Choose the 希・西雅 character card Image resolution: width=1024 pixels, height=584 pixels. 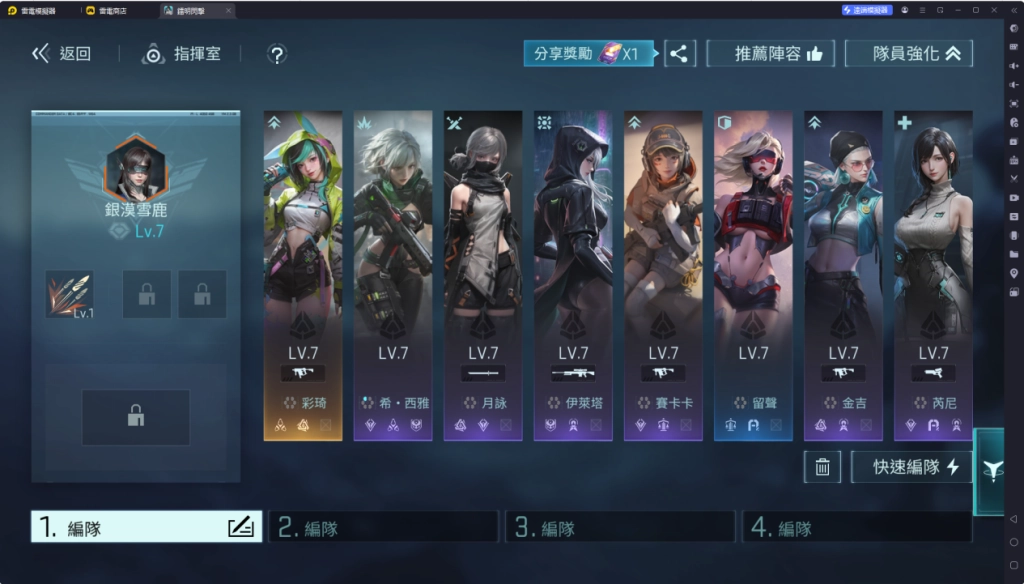[x=393, y=275]
